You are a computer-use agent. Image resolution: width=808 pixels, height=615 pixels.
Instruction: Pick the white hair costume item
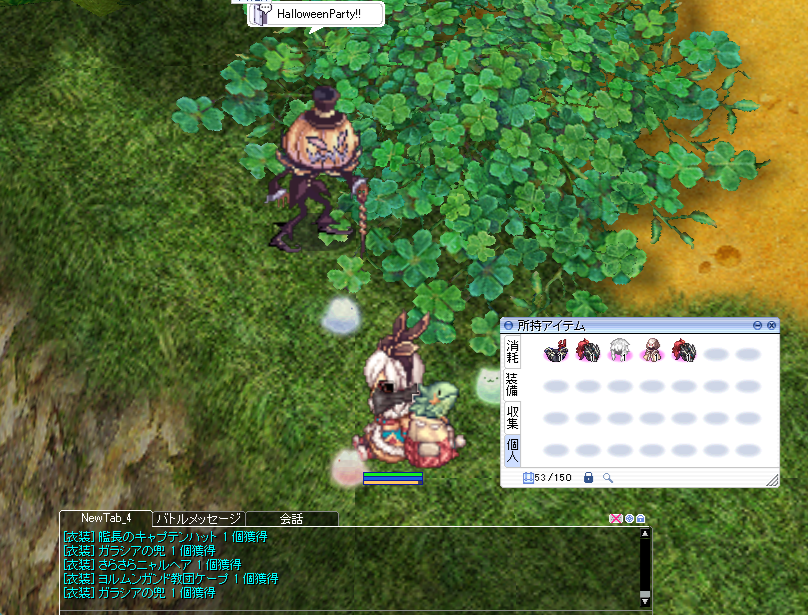point(620,351)
